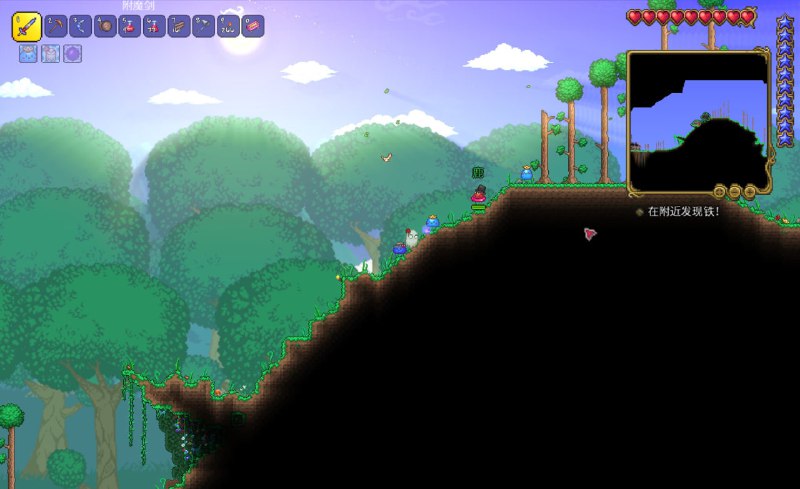This screenshot has height=489, width=800.
Task: Select the axe in hotbar slot 8
Action: click(x=203, y=26)
